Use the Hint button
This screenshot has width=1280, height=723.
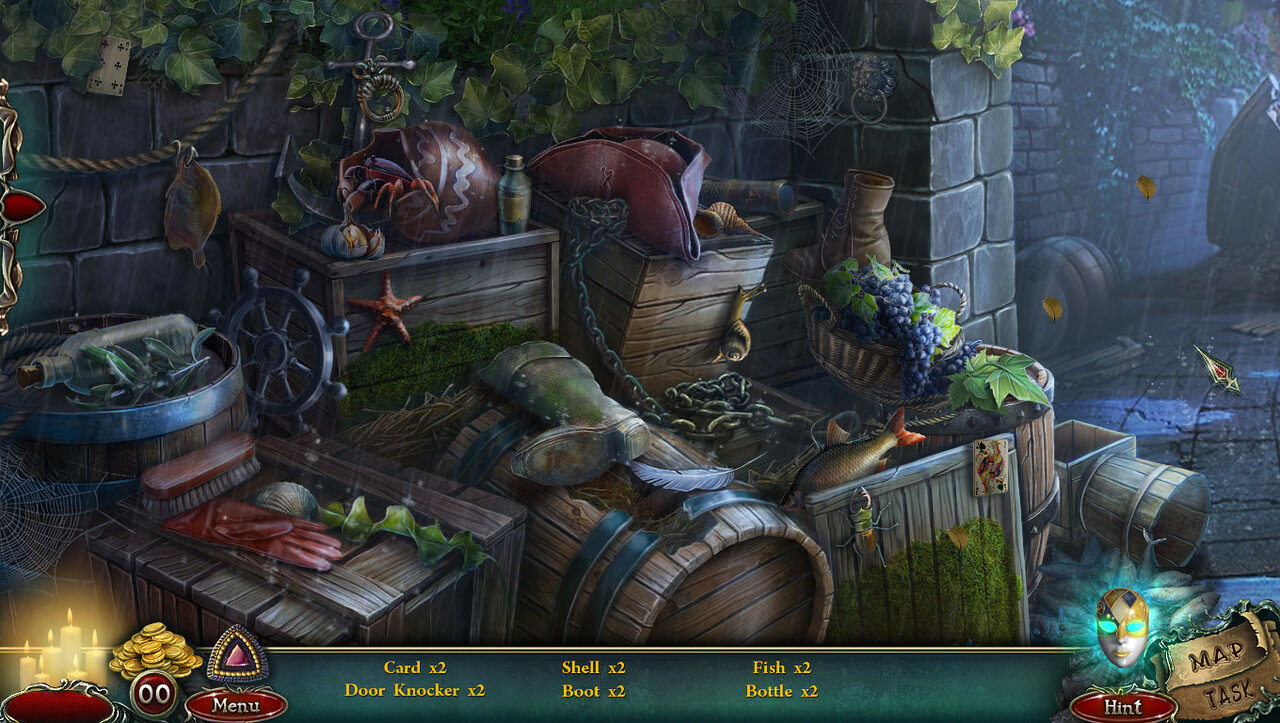pyautogui.click(x=1122, y=707)
